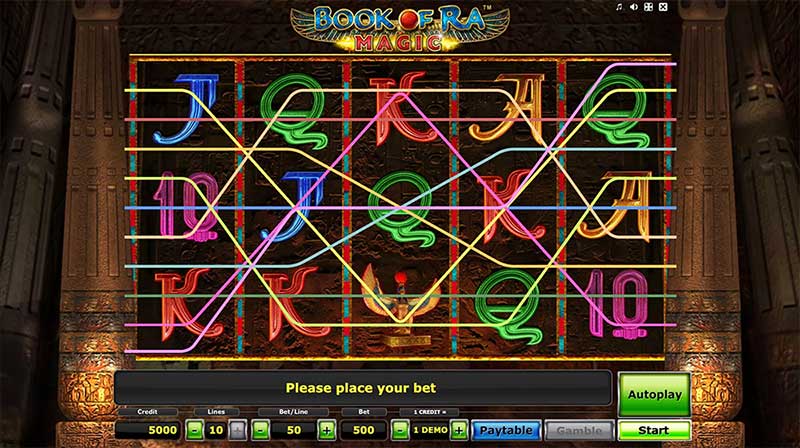Lower the Bet/Line amount
The height and width of the screenshot is (448, 800).
coord(260,431)
